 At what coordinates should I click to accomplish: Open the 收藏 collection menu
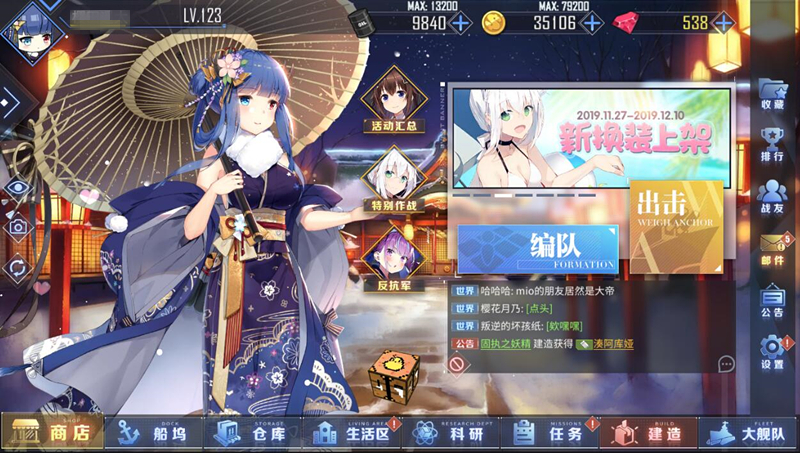coord(772,93)
